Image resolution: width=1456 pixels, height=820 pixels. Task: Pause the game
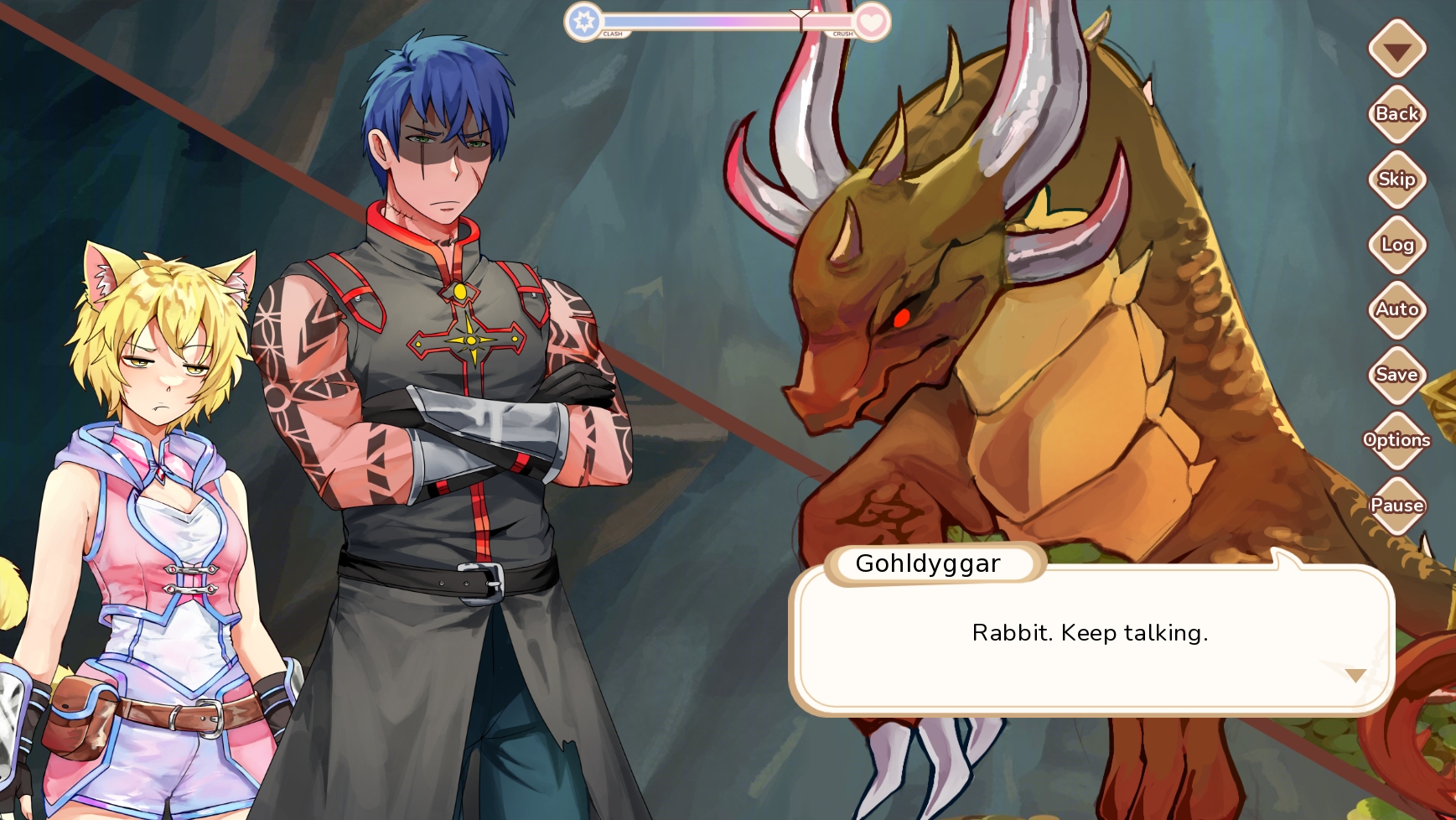(x=1396, y=506)
